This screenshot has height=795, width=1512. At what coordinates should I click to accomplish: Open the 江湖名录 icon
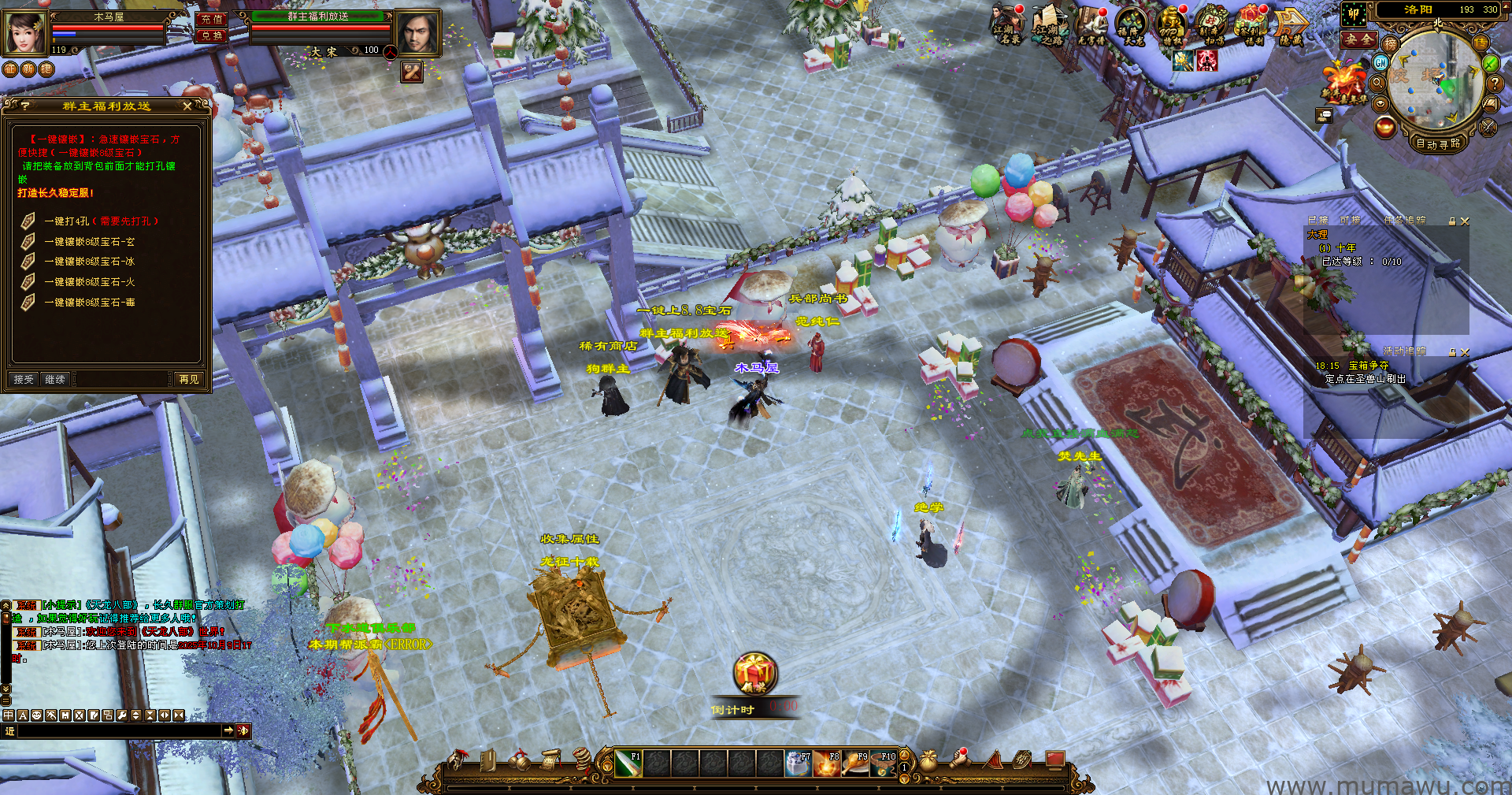click(1006, 25)
